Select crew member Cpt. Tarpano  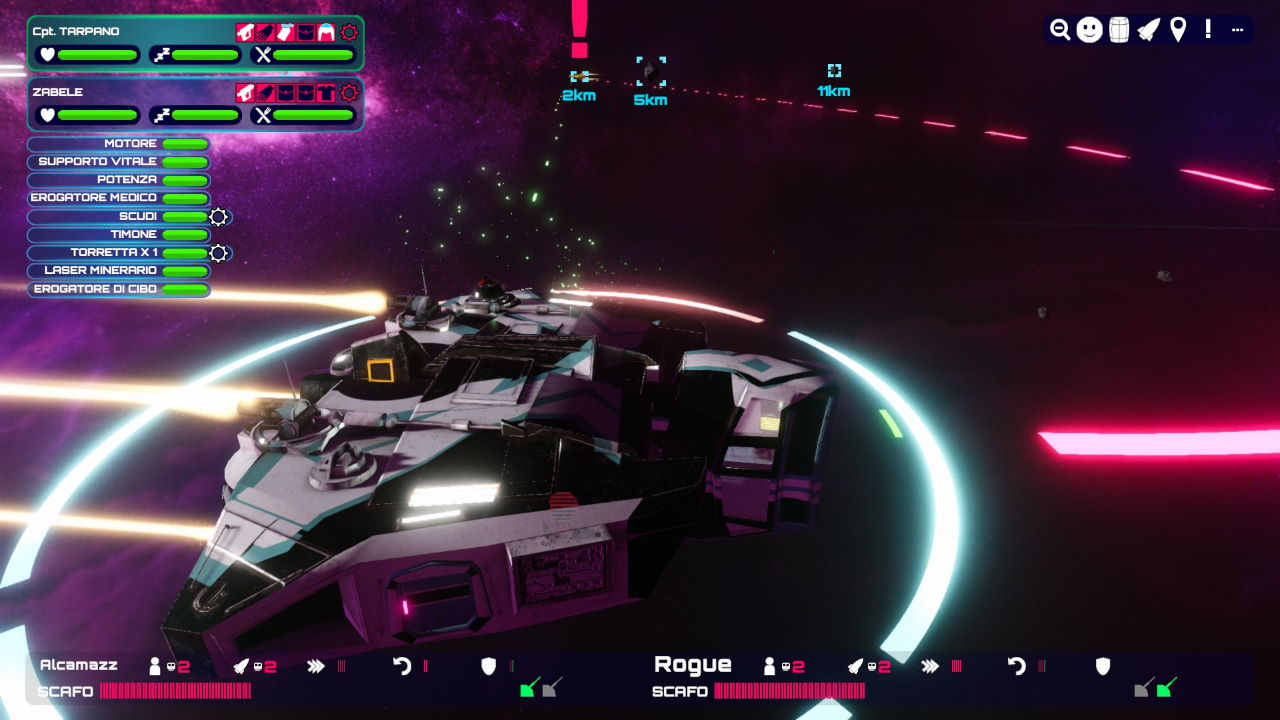coord(76,31)
